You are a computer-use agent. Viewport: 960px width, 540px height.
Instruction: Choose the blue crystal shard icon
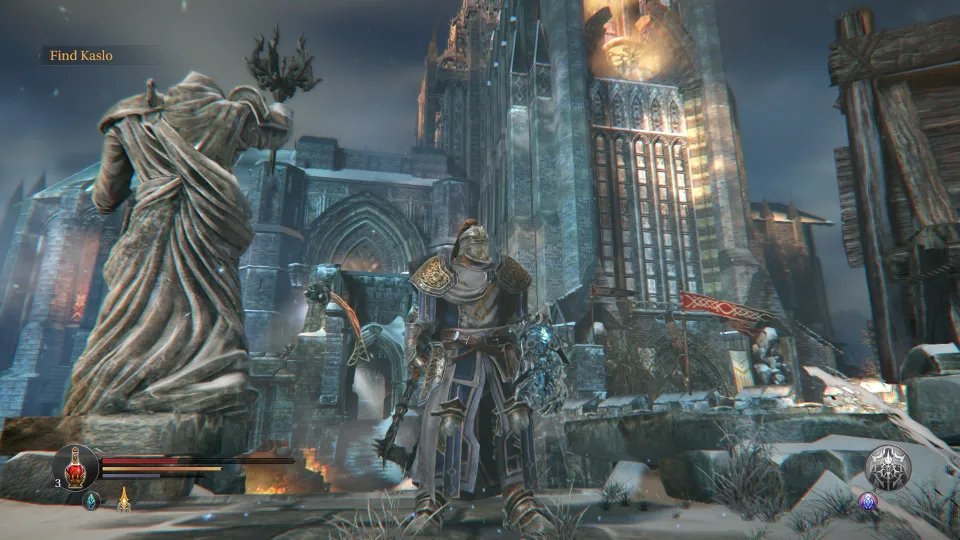tap(91, 502)
